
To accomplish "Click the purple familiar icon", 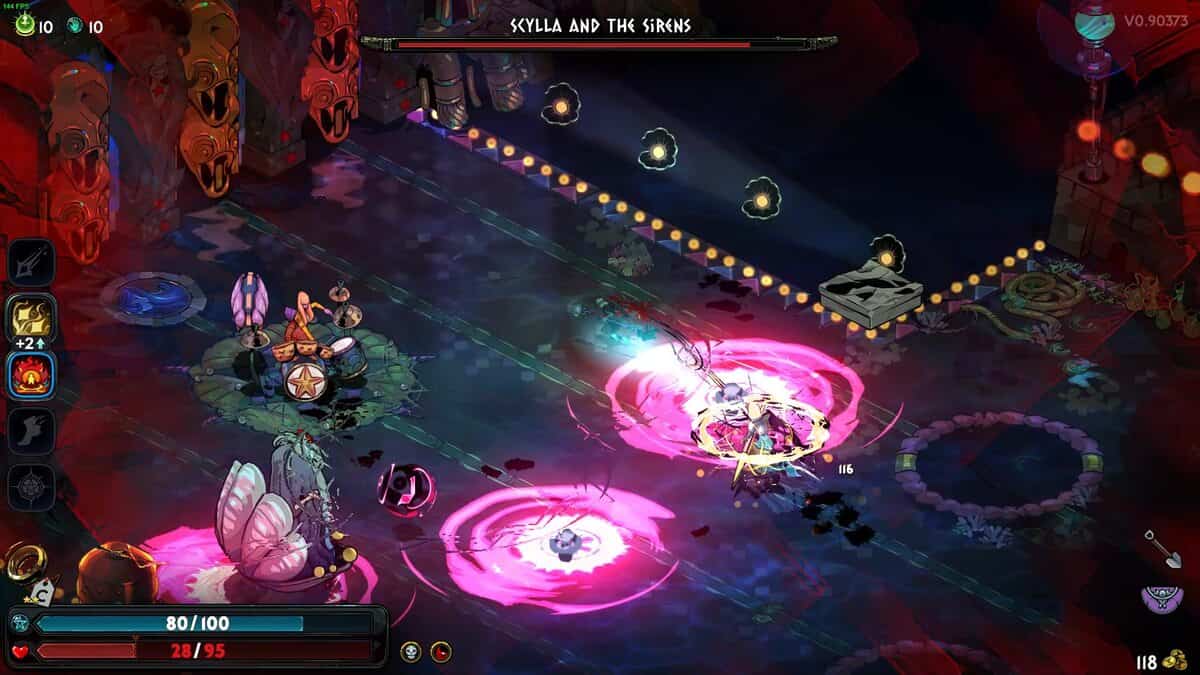I will tap(1158, 600).
